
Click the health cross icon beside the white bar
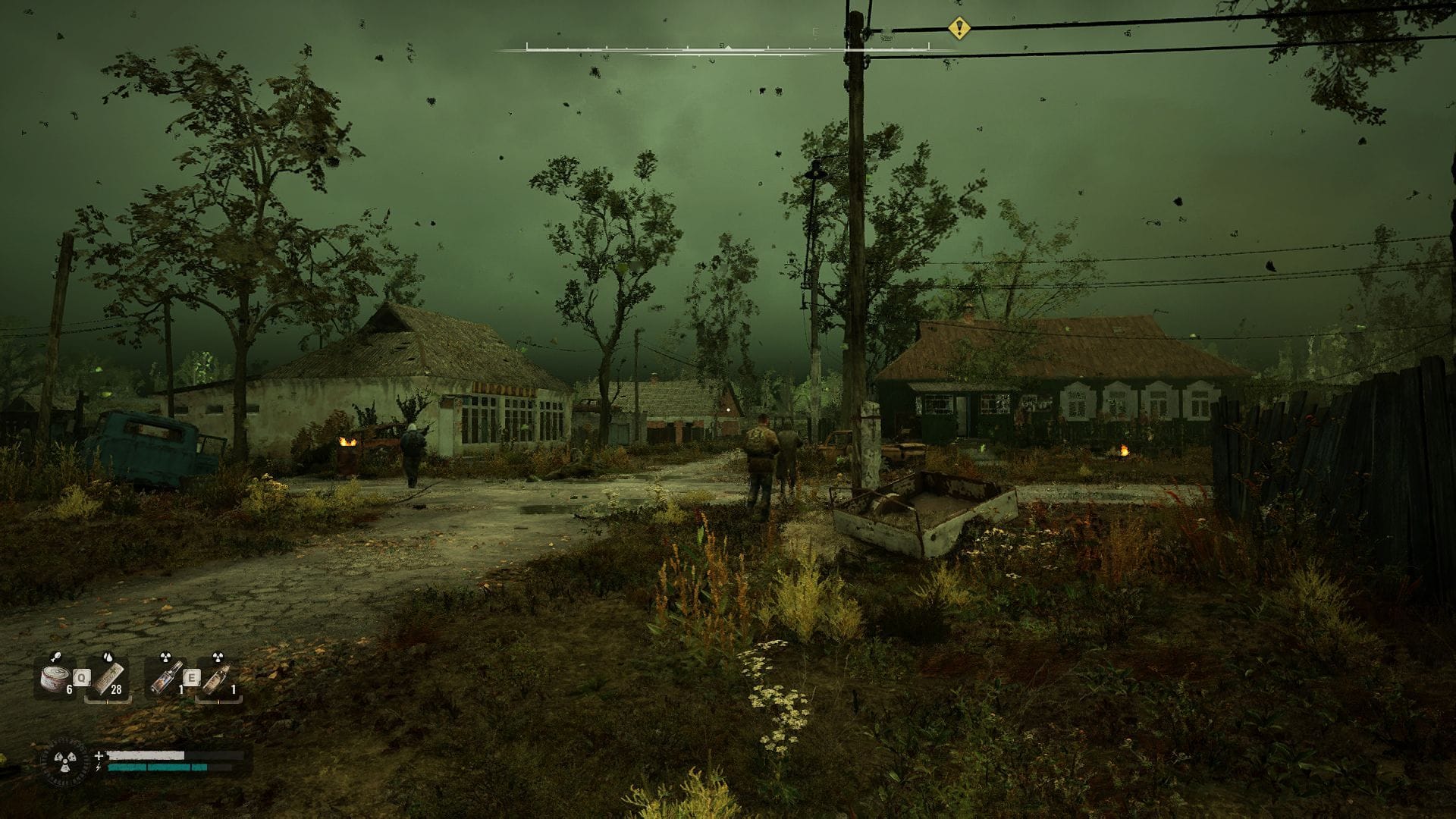(x=99, y=755)
